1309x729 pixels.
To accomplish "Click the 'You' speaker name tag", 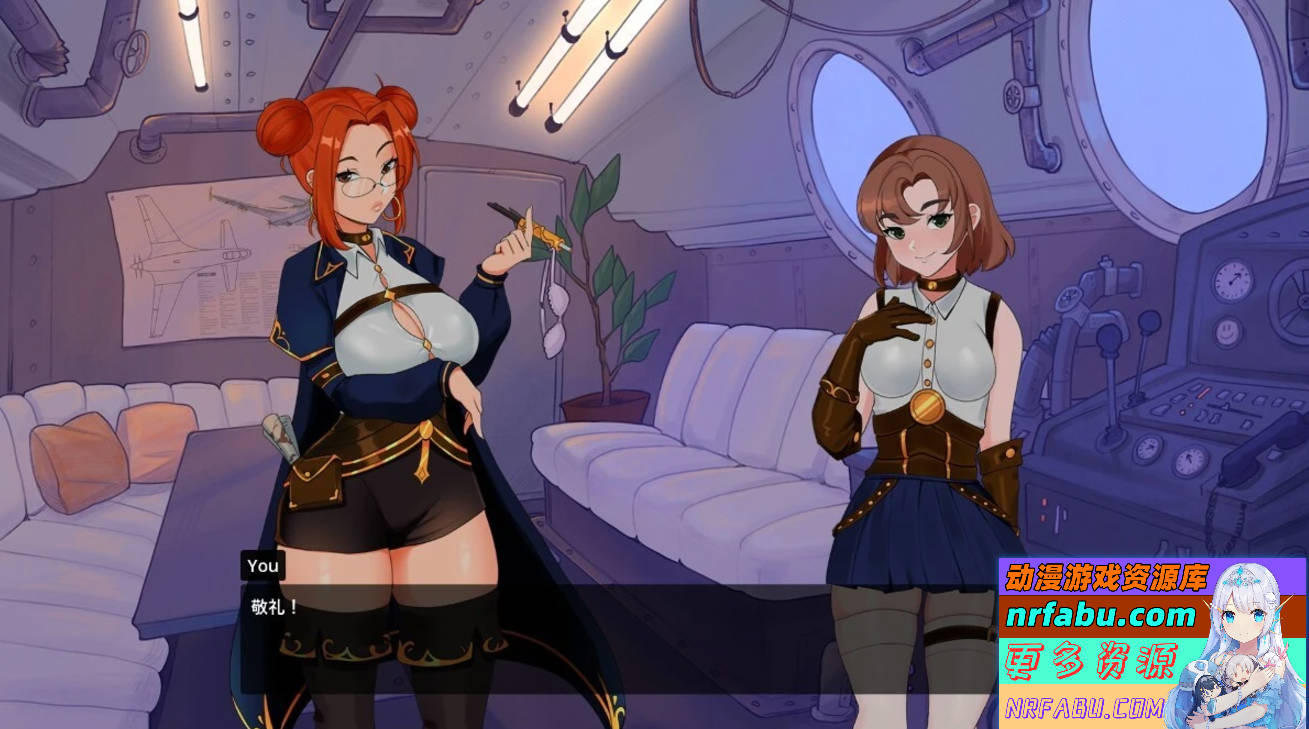I will click(263, 566).
